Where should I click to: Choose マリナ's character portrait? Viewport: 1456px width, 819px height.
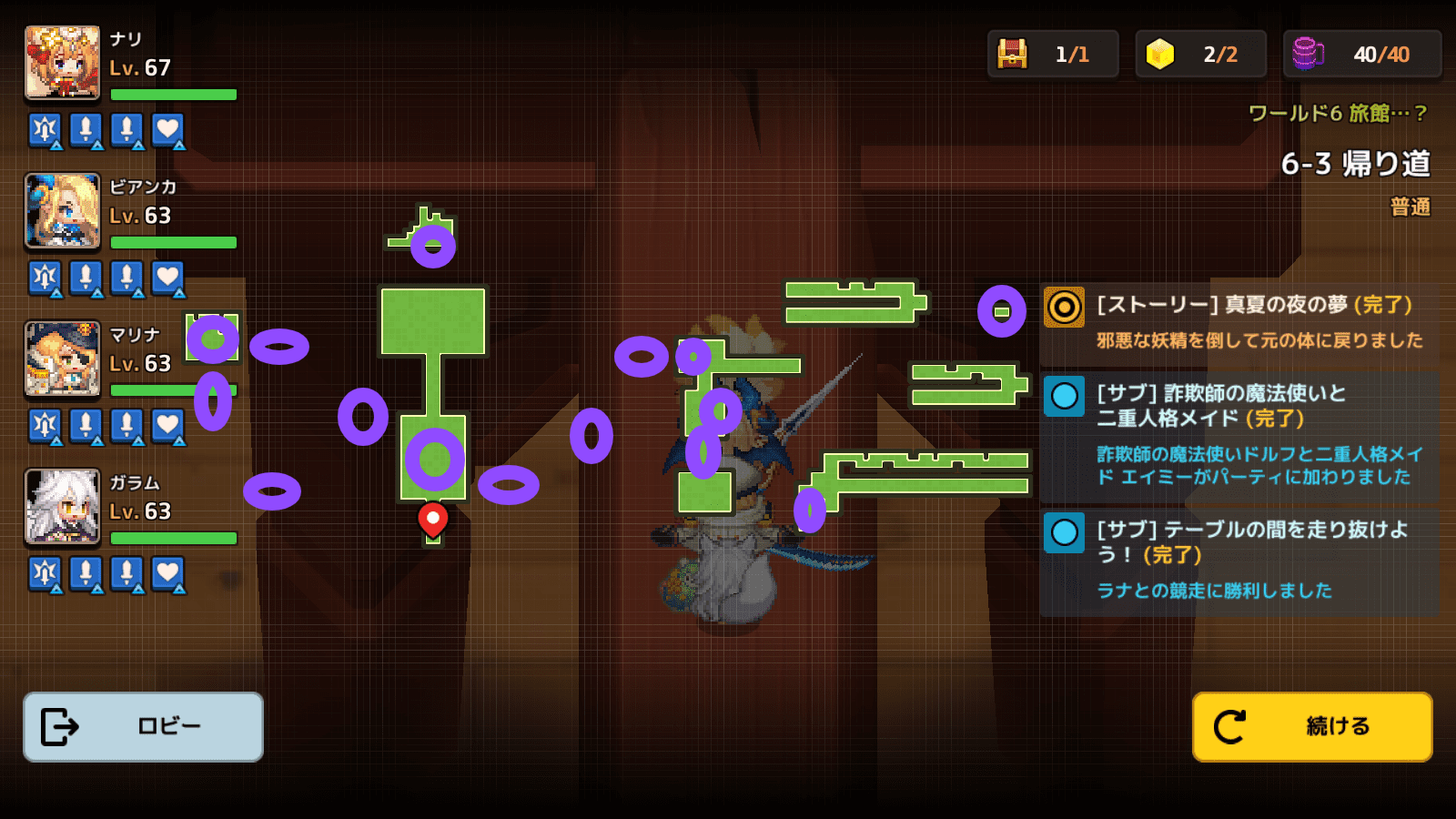click(x=62, y=359)
